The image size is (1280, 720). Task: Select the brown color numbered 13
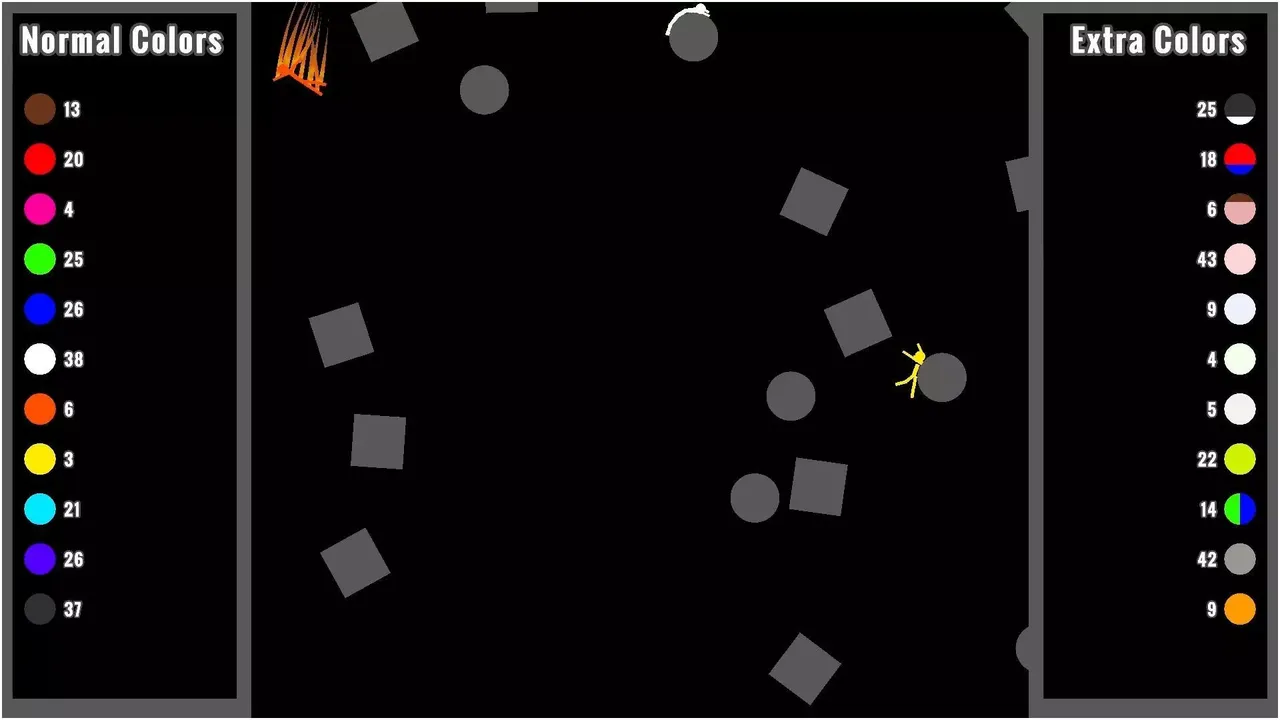coord(40,110)
